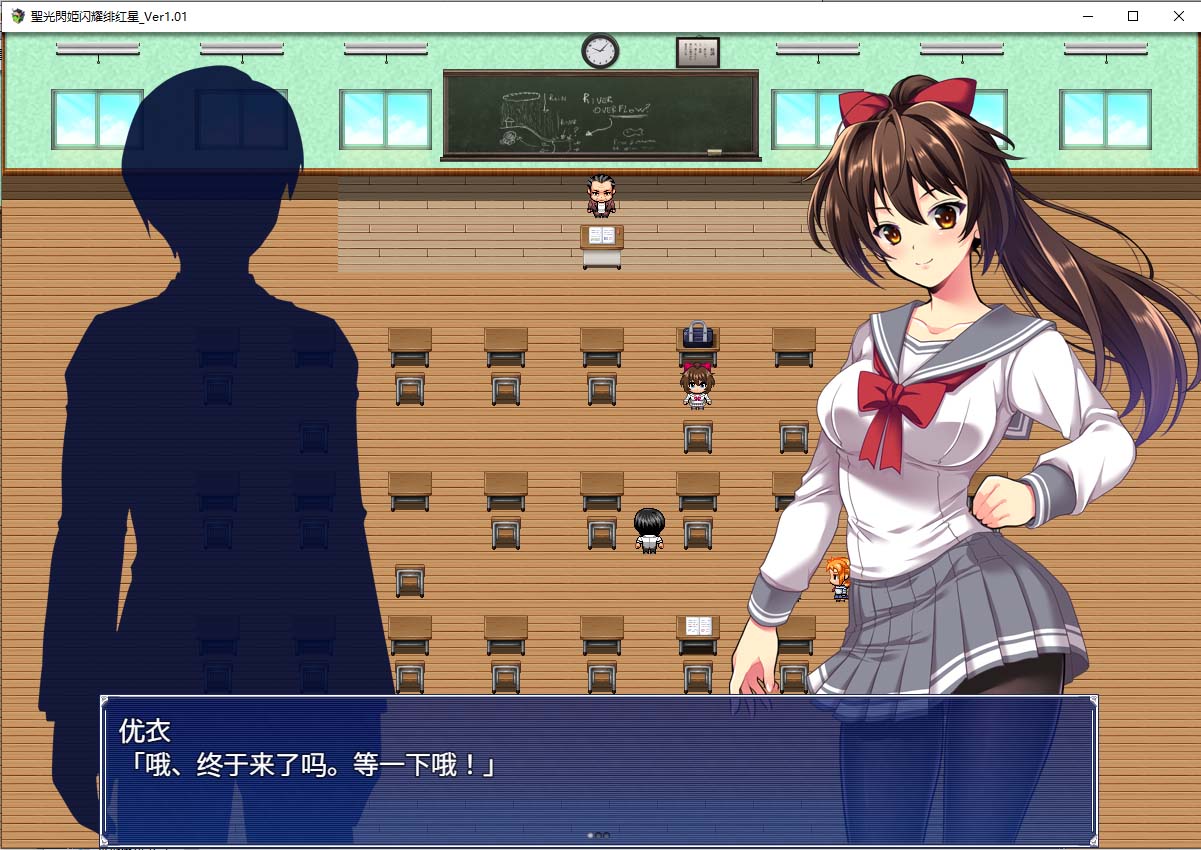Close the game window
This screenshot has width=1201, height=850.
click(x=1178, y=16)
